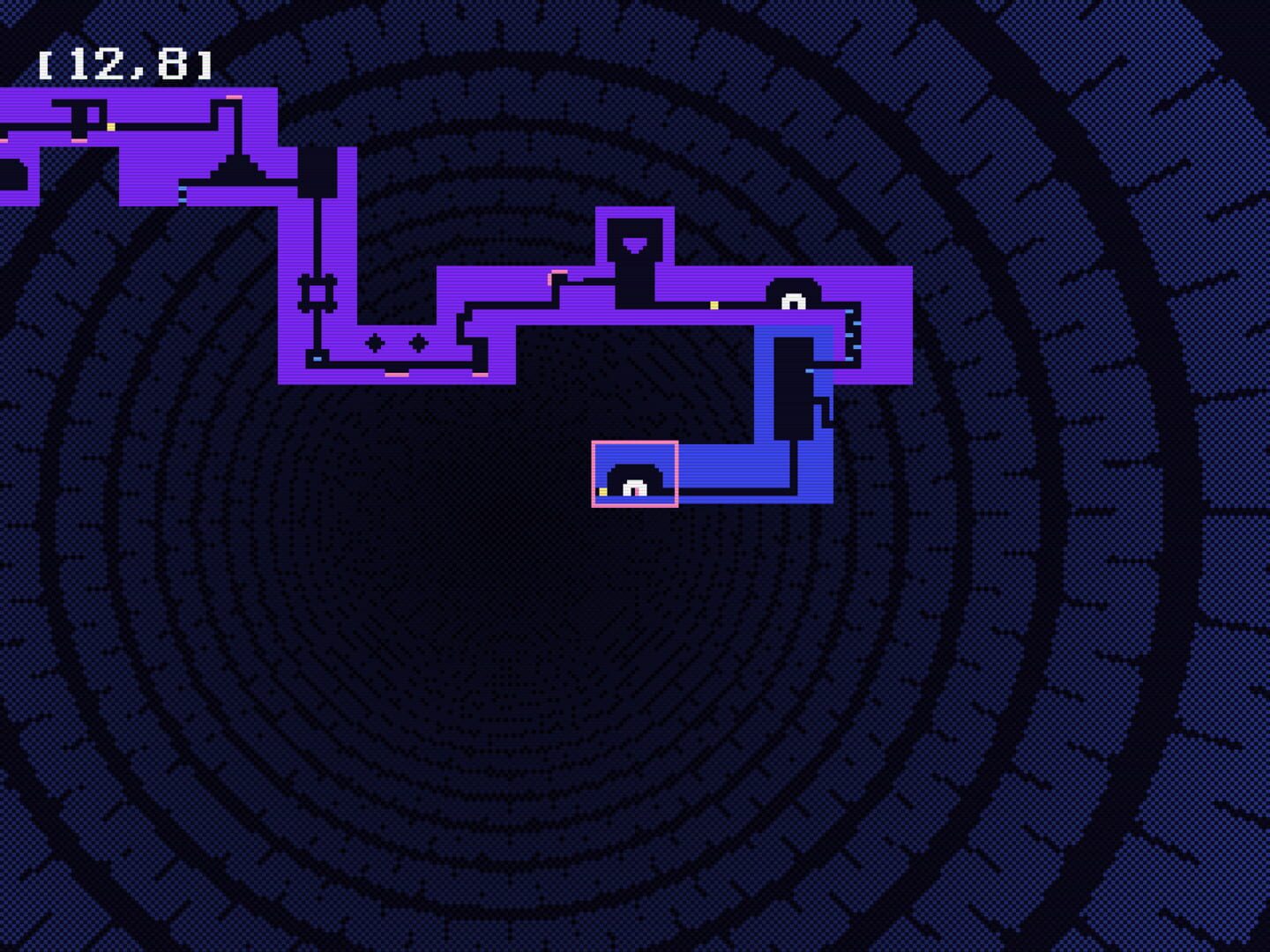
Task: Click the yellow marker in the top-left corridor
Action: tap(111, 126)
